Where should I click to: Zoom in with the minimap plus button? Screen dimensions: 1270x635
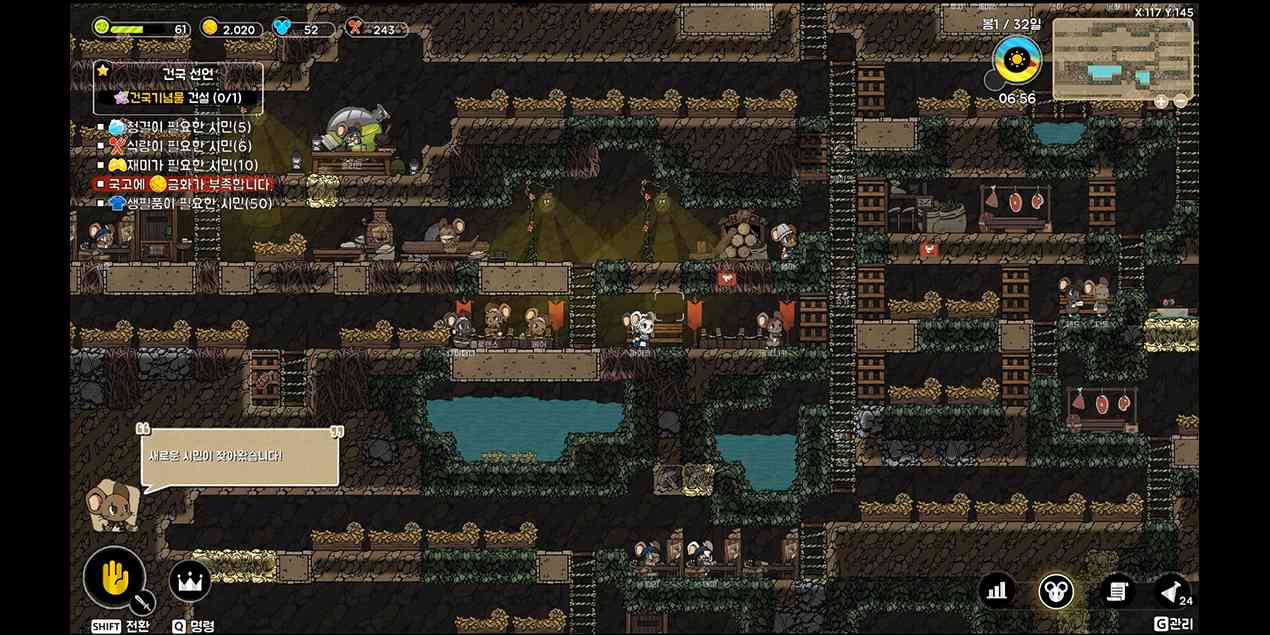(1161, 101)
